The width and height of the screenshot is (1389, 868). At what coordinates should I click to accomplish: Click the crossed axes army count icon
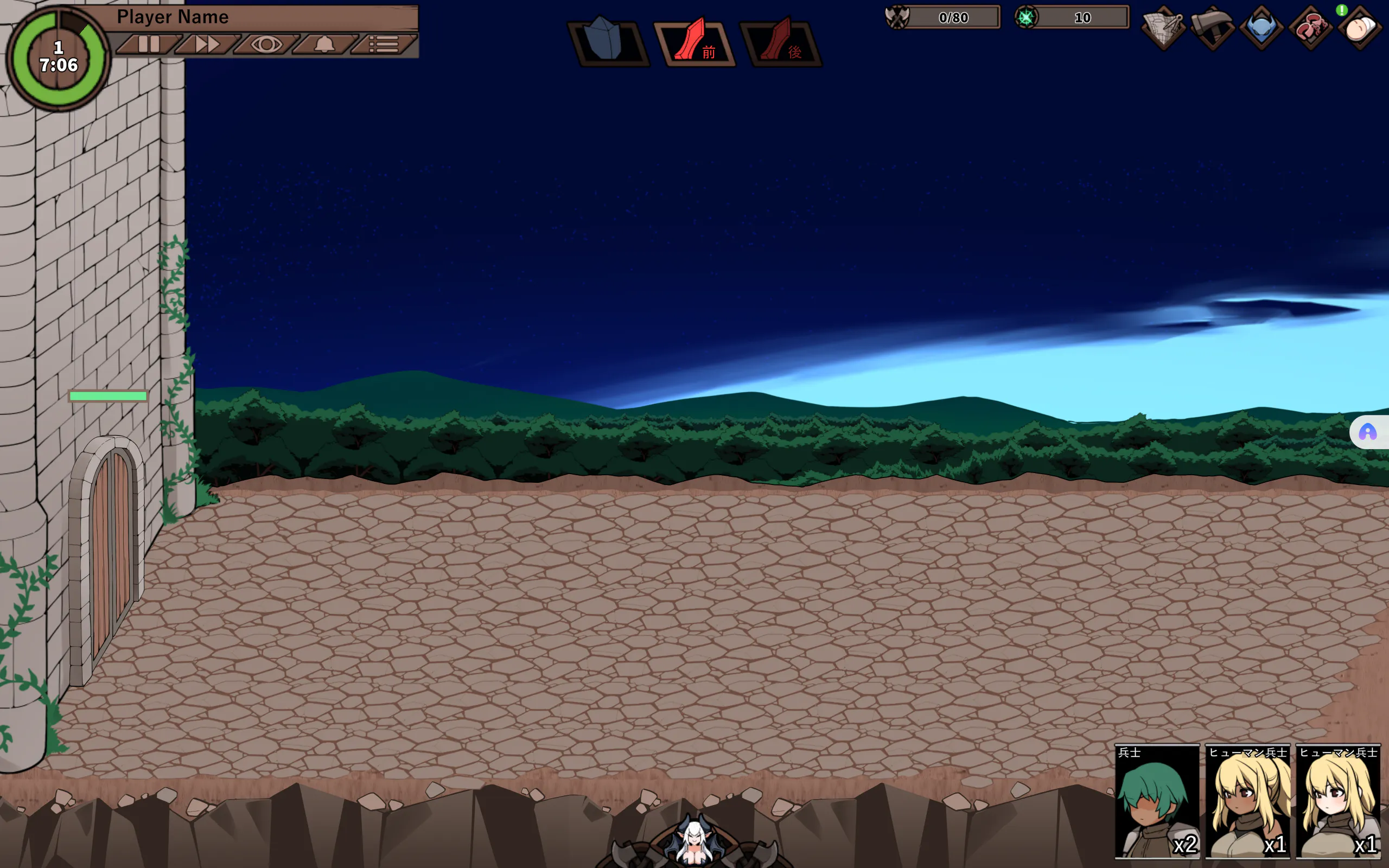pyautogui.click(x=897, y=17)
